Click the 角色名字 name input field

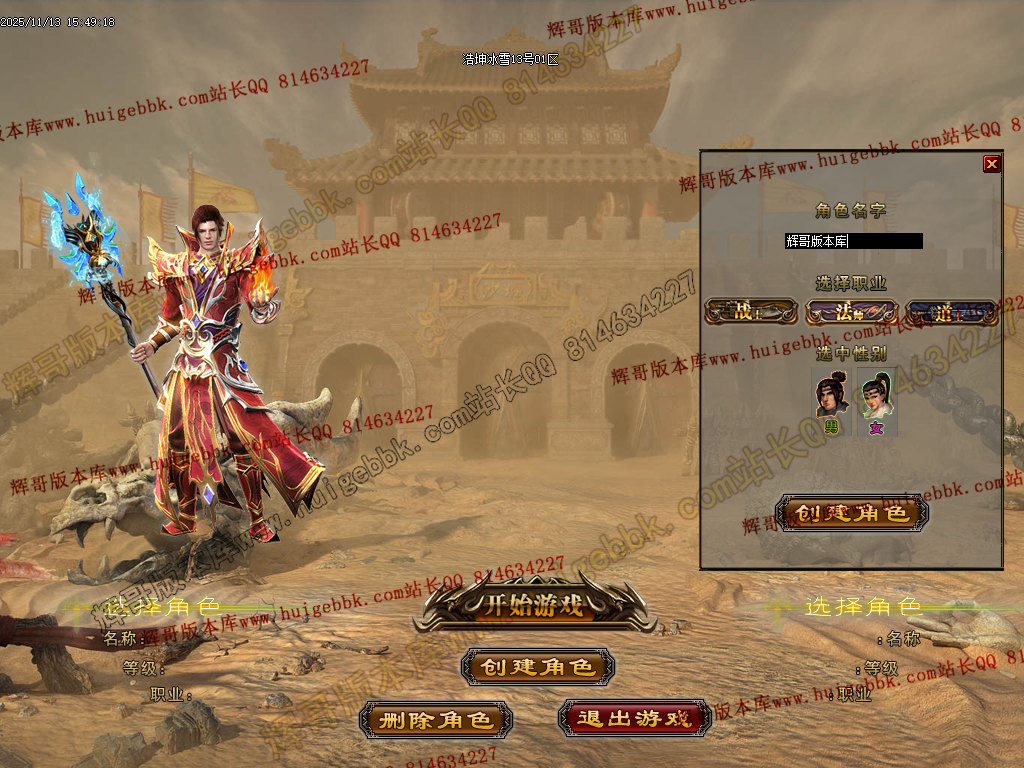click(x=853, y=241)
